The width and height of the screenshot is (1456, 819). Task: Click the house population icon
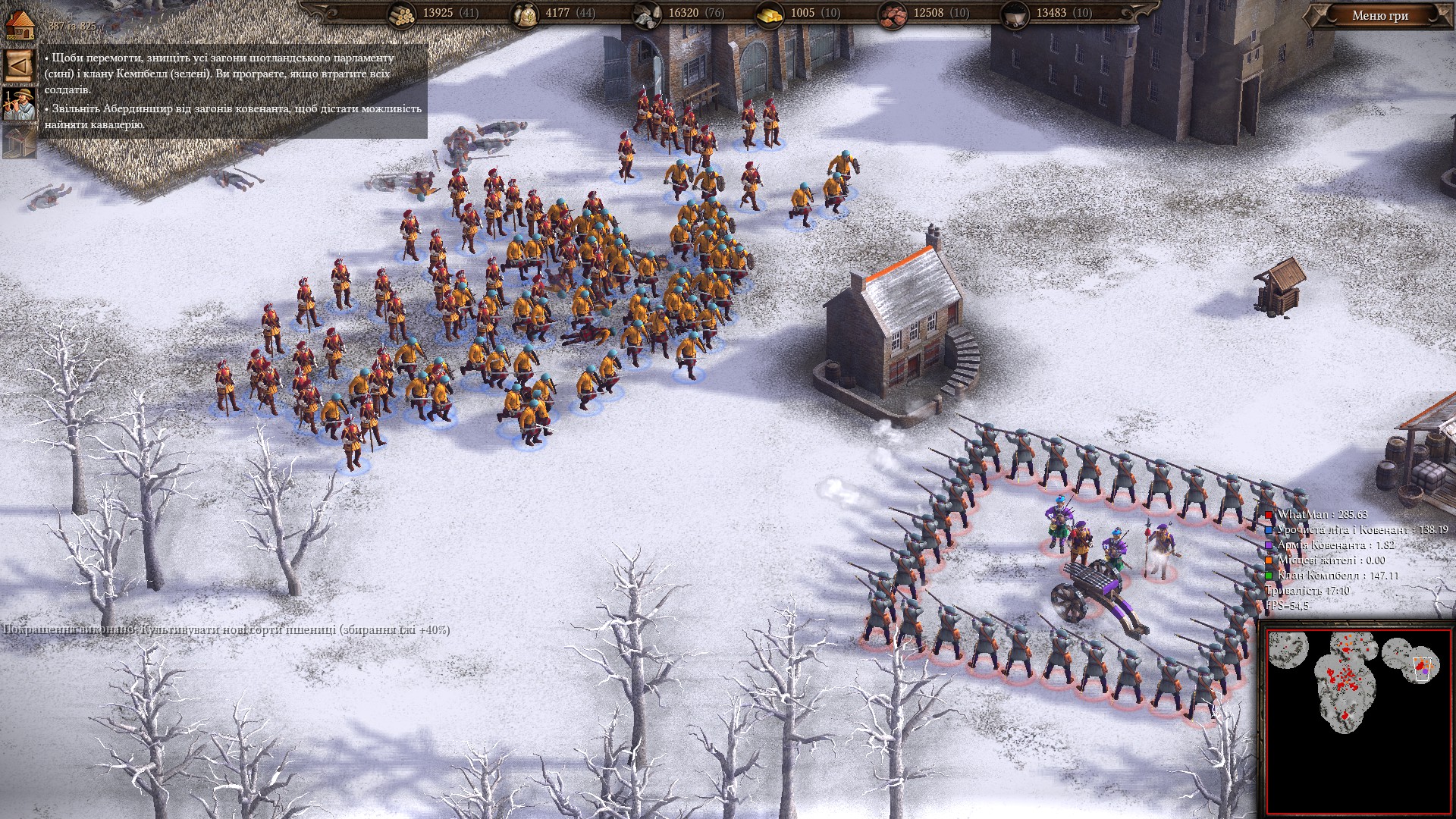click(19, 24)
